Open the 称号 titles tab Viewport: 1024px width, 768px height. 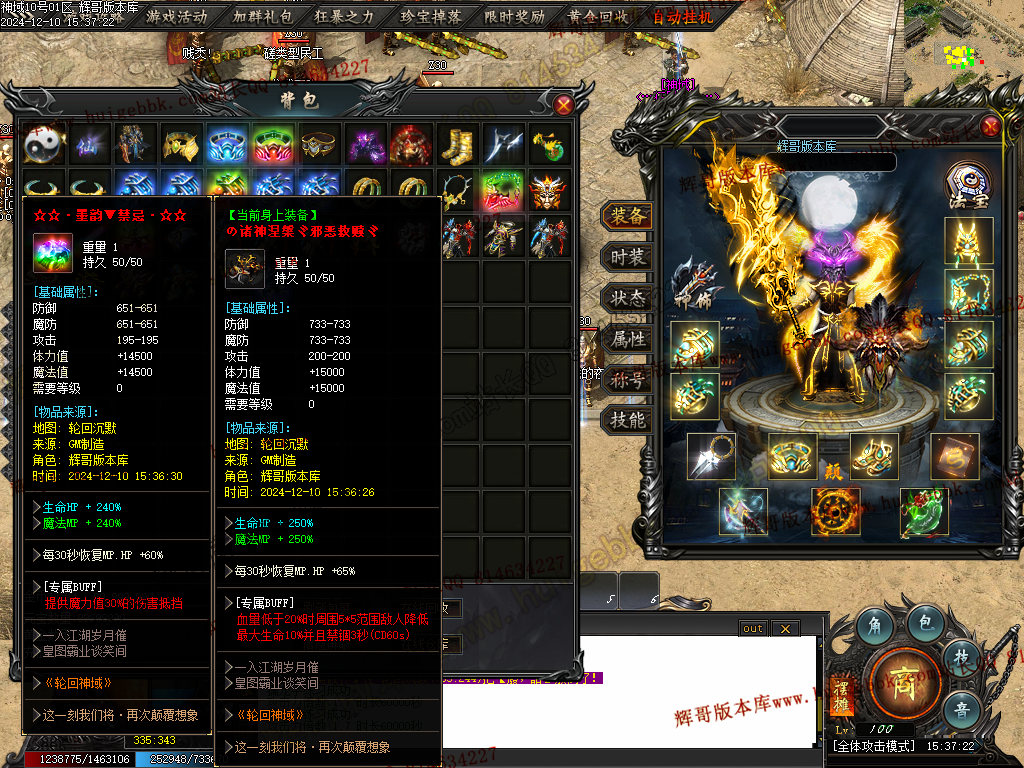(x=627, y=380)
